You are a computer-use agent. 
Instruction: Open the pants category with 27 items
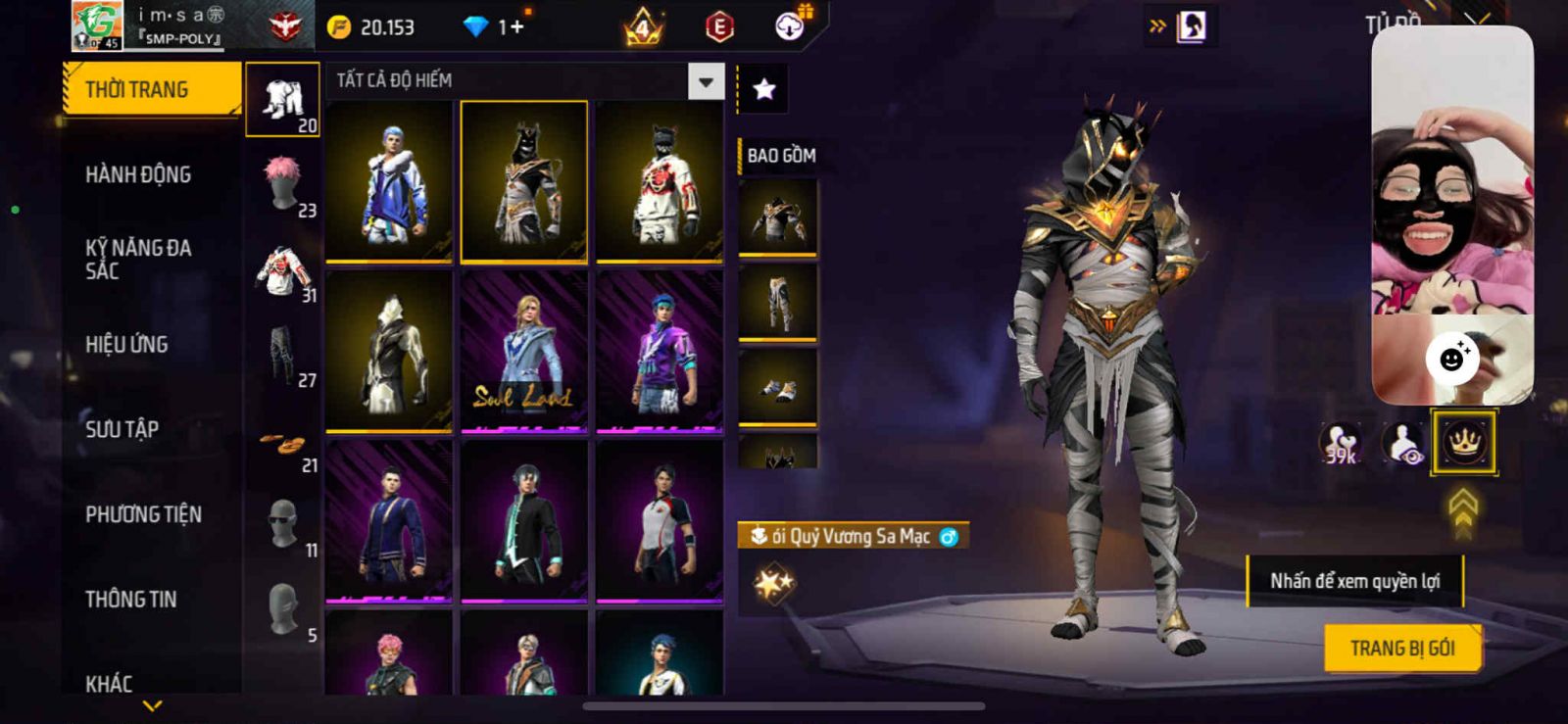point(282,353)
